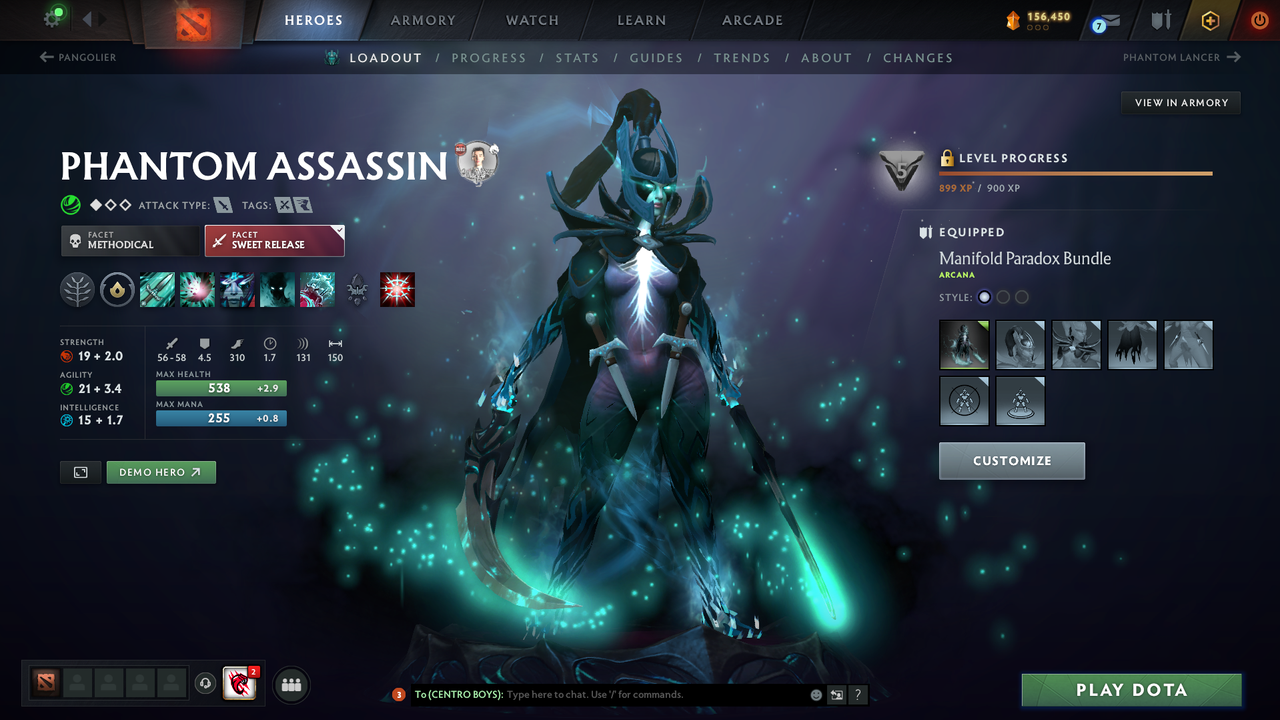
Task: Click the chat input field
Action: pos(600,694)
